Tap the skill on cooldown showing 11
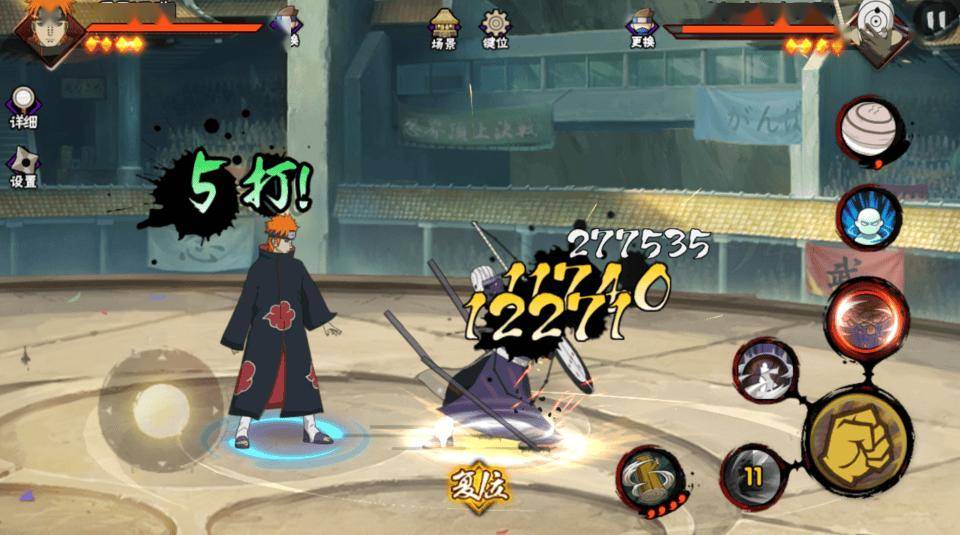Image resolution: width=960 pixels, height=535 pixels. 751,475
